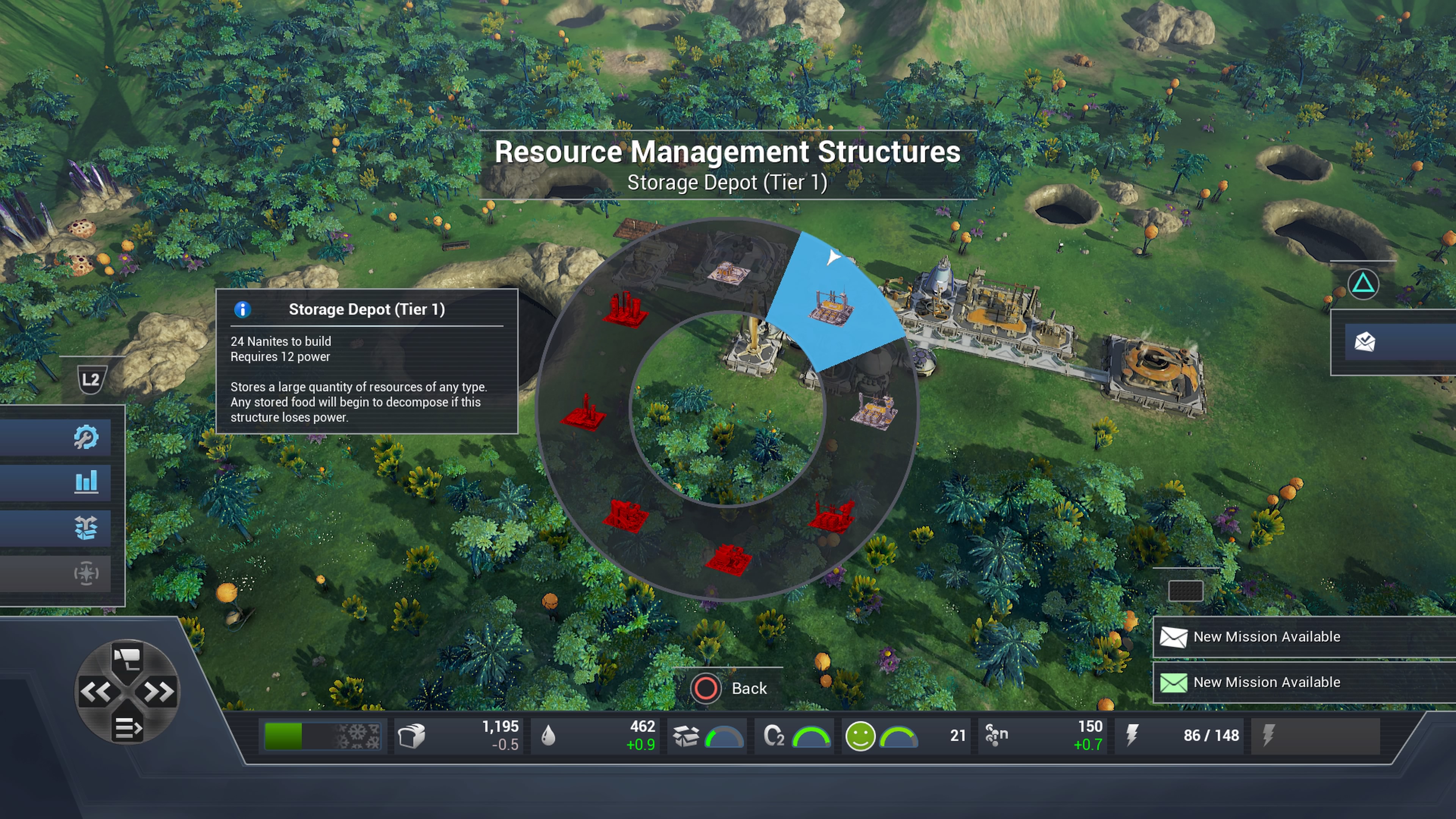The height and width of the screenshot is (819, 1456).
Task: Open the white-envelope New Mission Available notification
Action: point(1266,637)
